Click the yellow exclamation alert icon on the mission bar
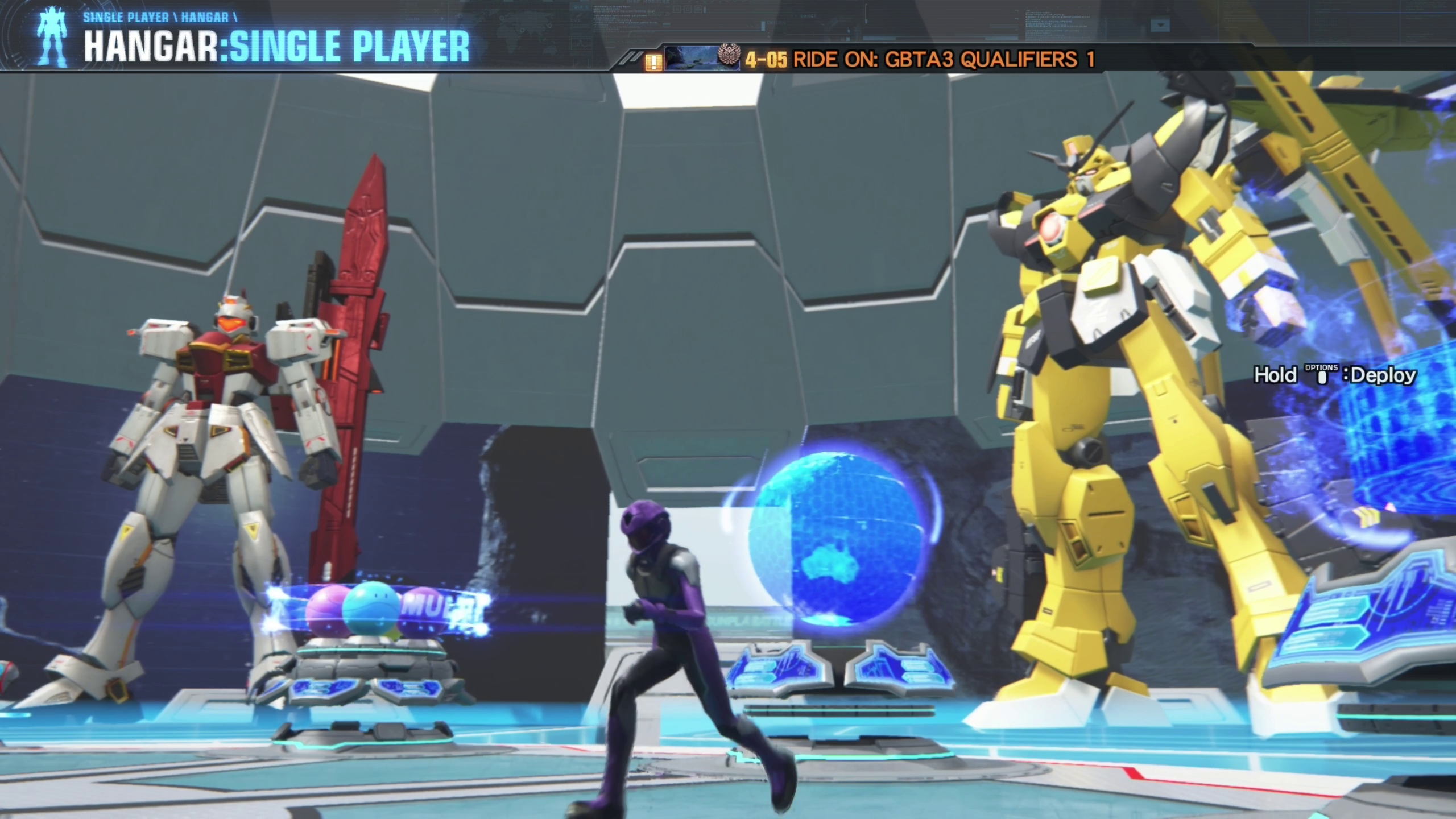Image resolution: width=1456 pixels, height=819 pixels. (654, 61)
